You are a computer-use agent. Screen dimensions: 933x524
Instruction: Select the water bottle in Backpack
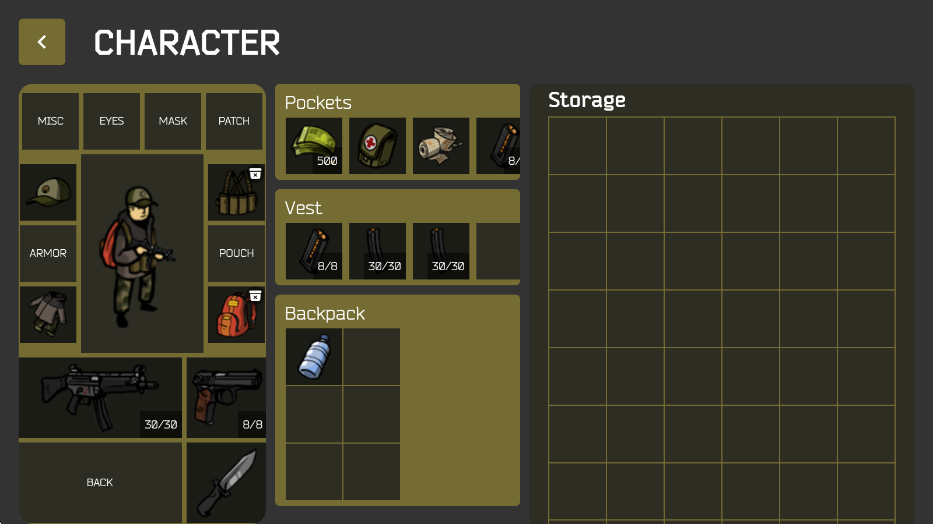click(314, 357)
